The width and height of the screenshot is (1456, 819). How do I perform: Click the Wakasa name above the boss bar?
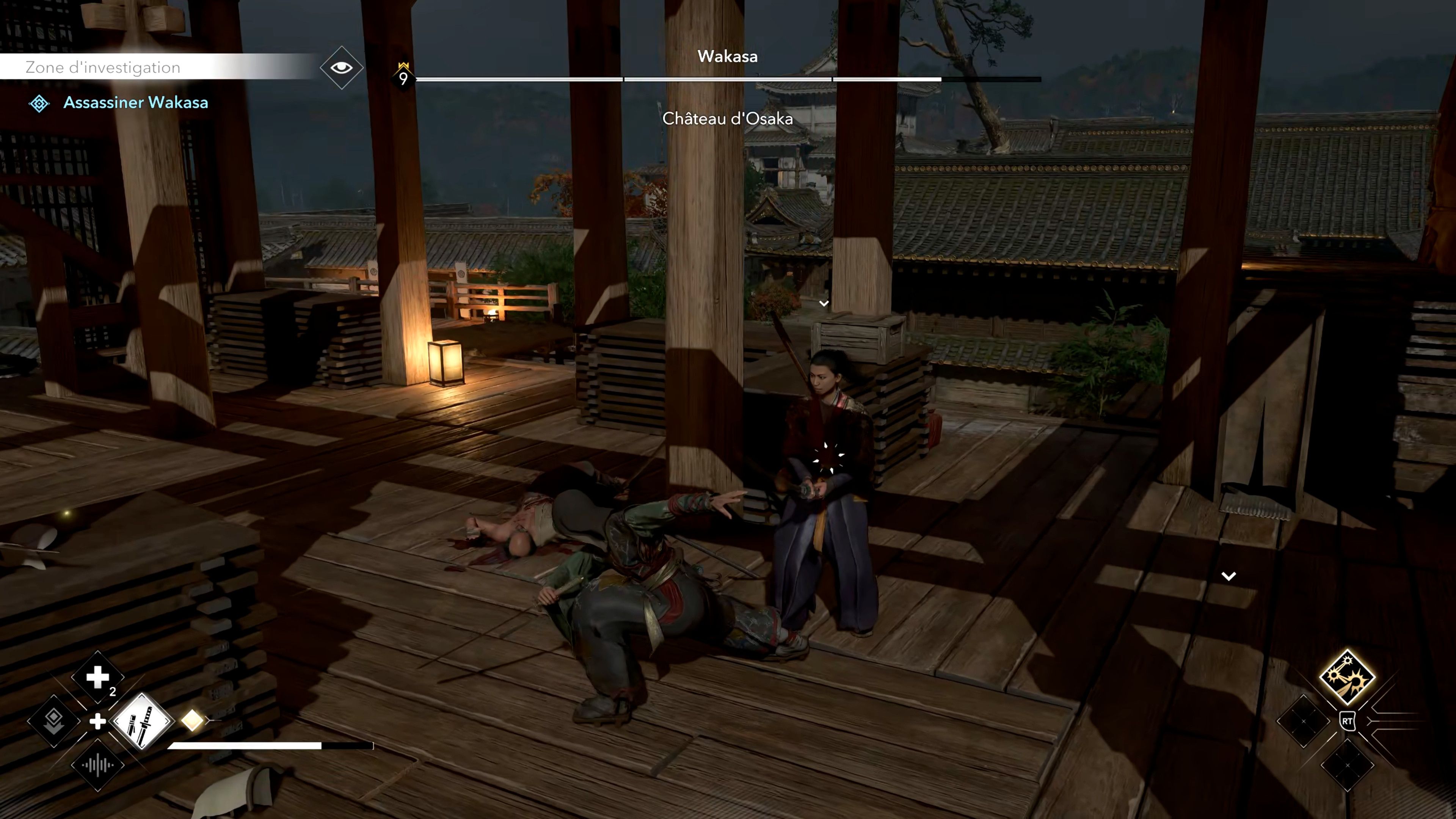(x=728, y=56)
